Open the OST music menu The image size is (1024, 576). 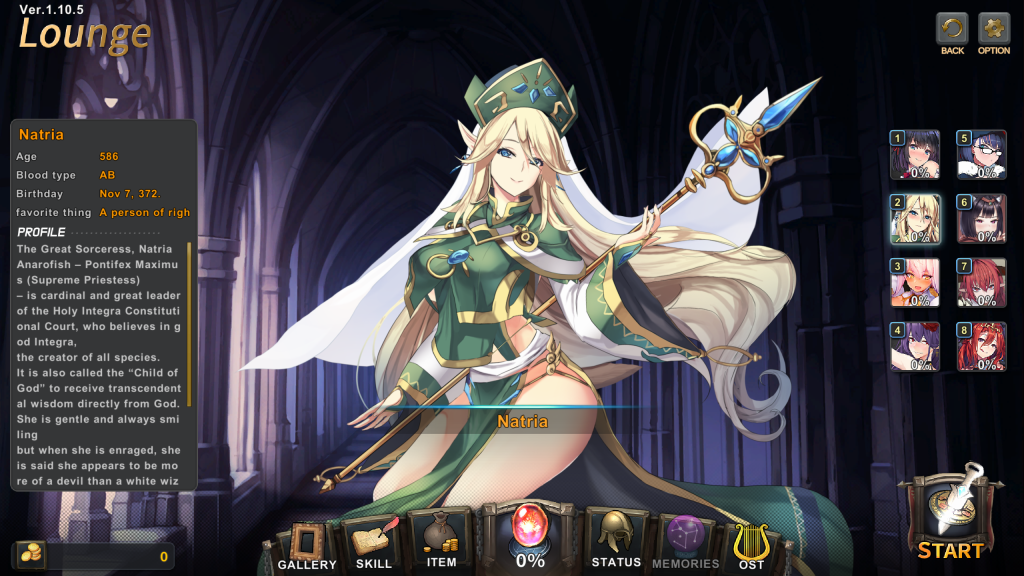[751, 543]
